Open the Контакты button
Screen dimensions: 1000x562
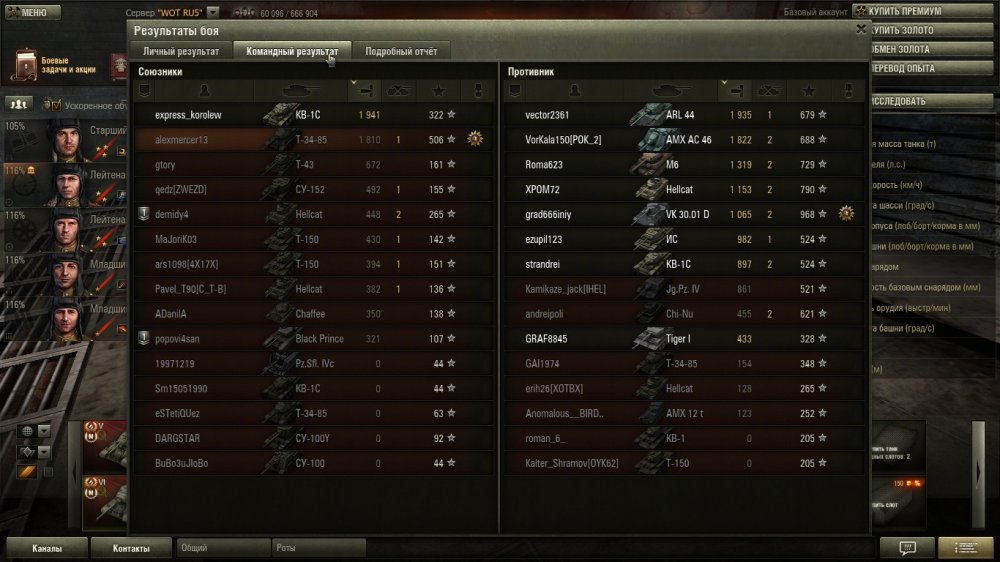pos(131,548)
